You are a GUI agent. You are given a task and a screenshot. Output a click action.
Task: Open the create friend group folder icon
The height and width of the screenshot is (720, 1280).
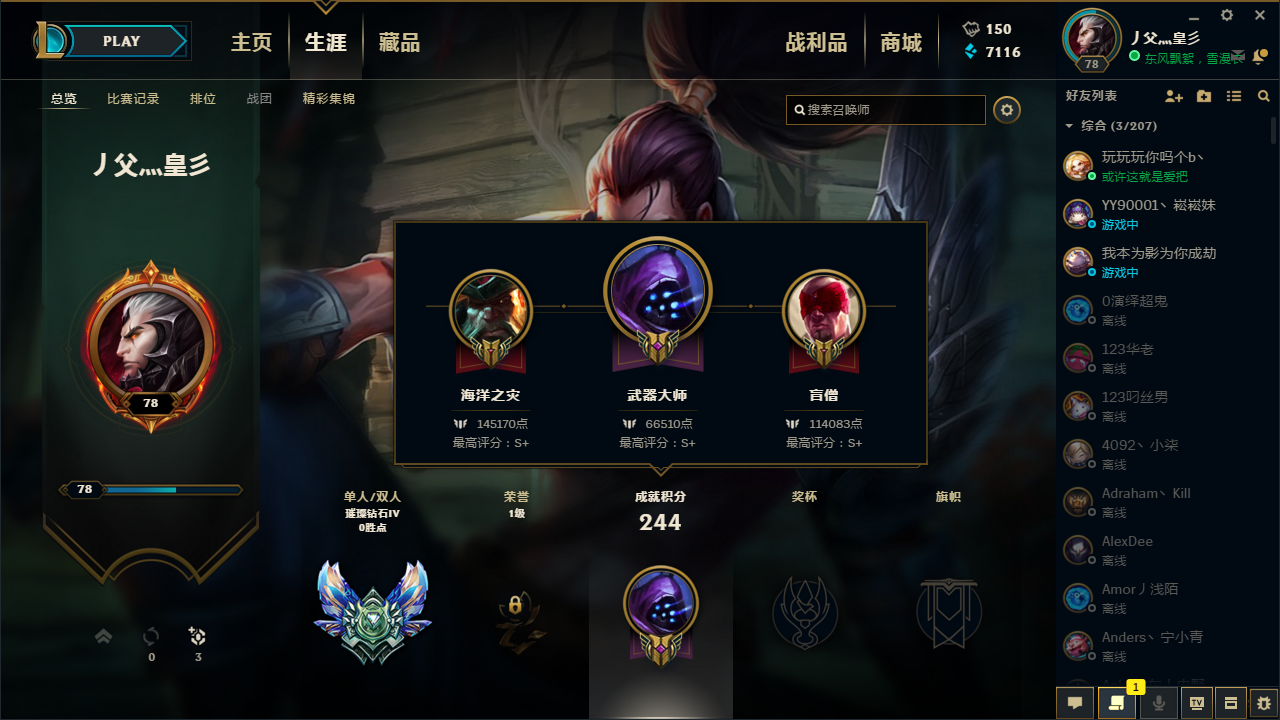(x=1203, y=96)
